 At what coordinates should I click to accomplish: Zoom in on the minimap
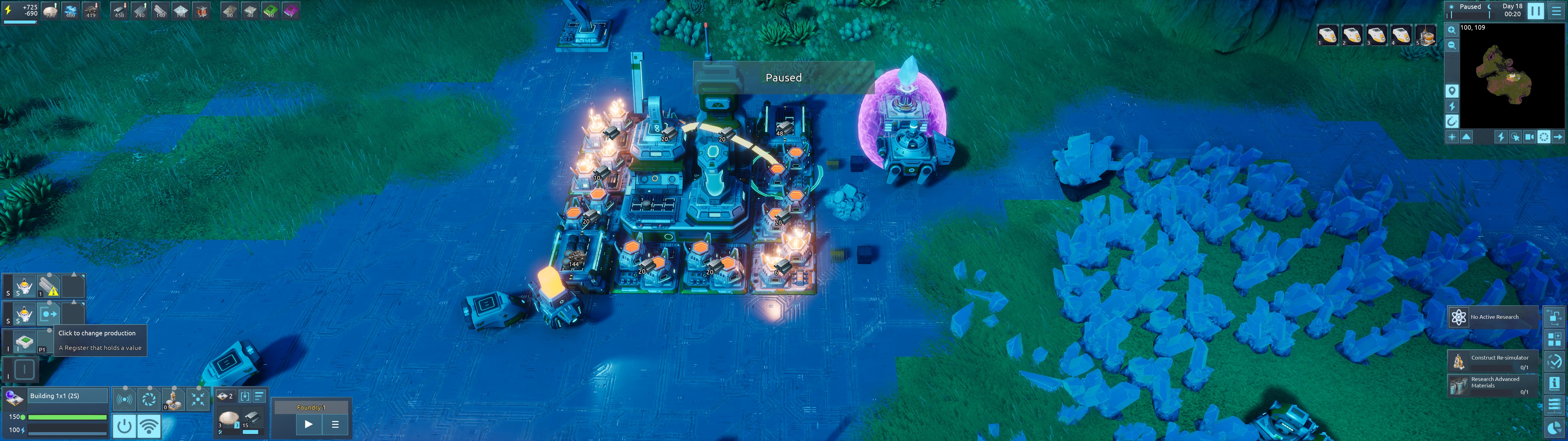tap(1452, 30)
